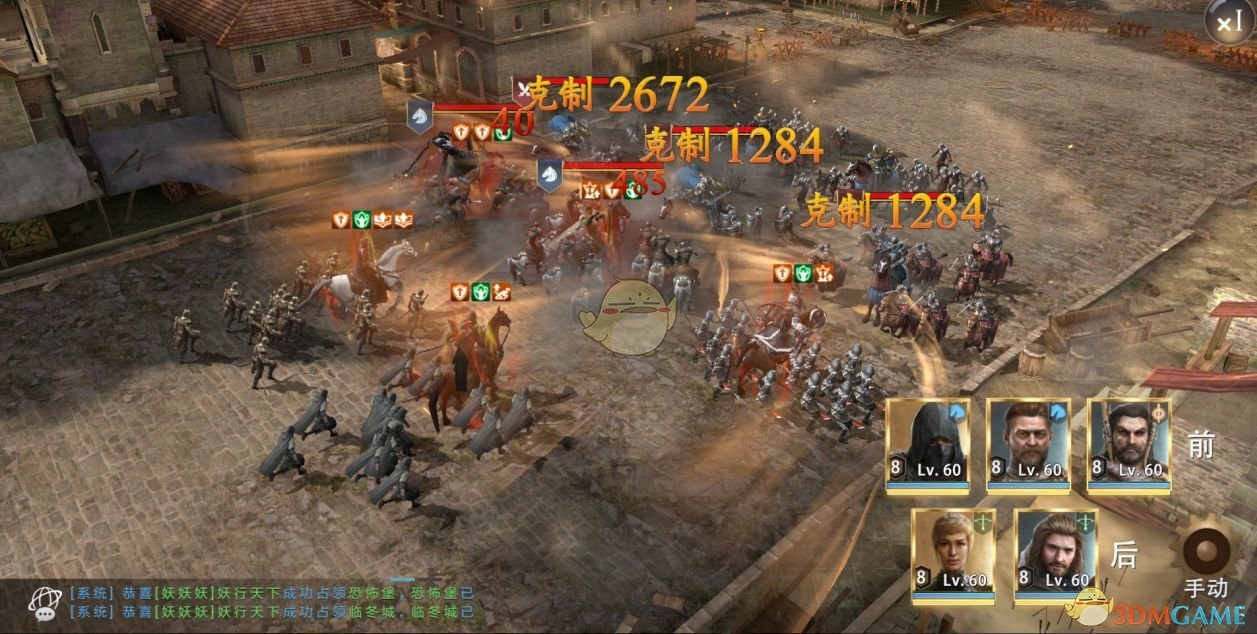
Task: Toggle the 手动 manual control gear button
Action: (x=1205, y=552)
